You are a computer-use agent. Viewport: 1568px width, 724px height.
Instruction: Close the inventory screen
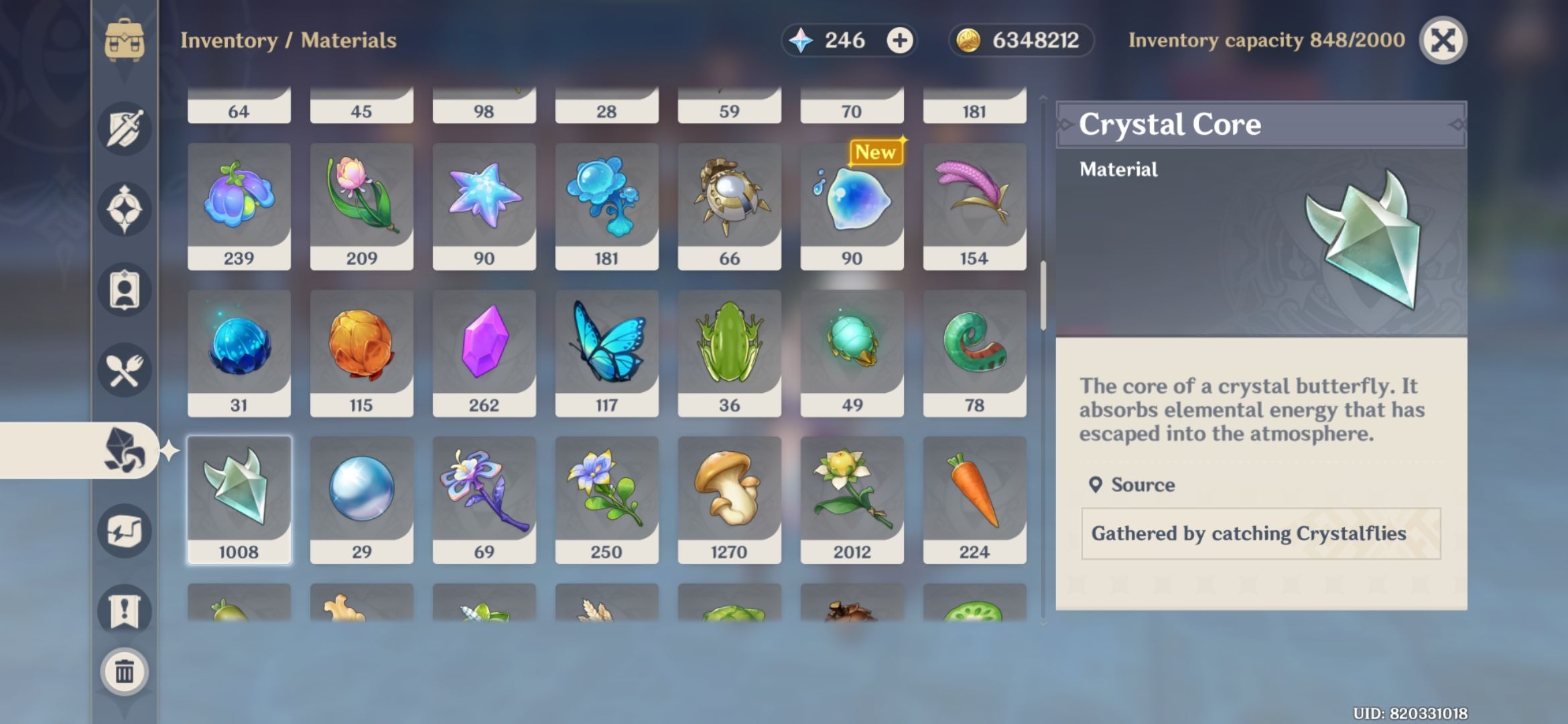(x=1444, y=40)
